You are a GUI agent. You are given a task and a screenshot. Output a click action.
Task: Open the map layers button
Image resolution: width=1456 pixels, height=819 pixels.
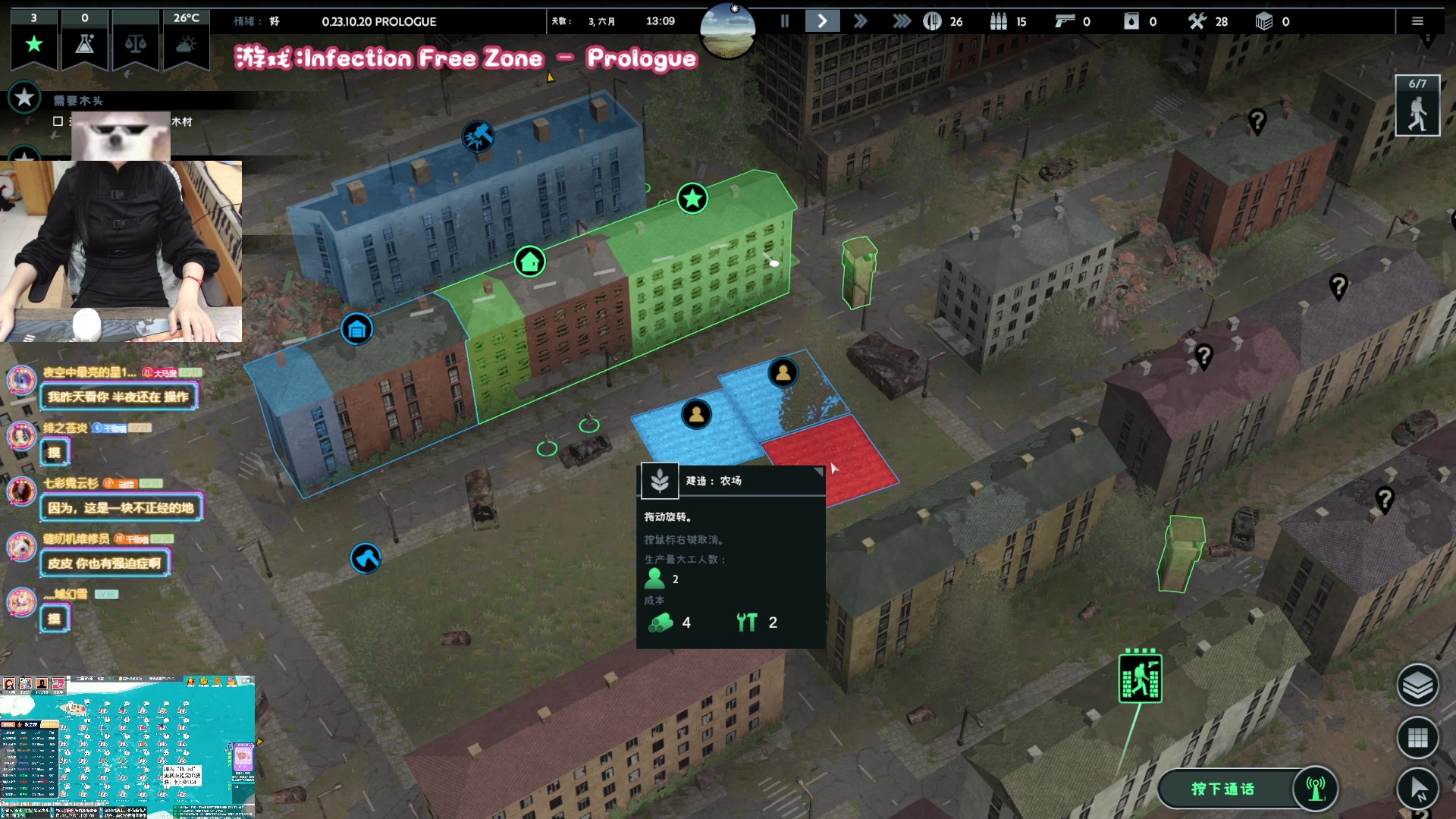tap(1417, 685)
